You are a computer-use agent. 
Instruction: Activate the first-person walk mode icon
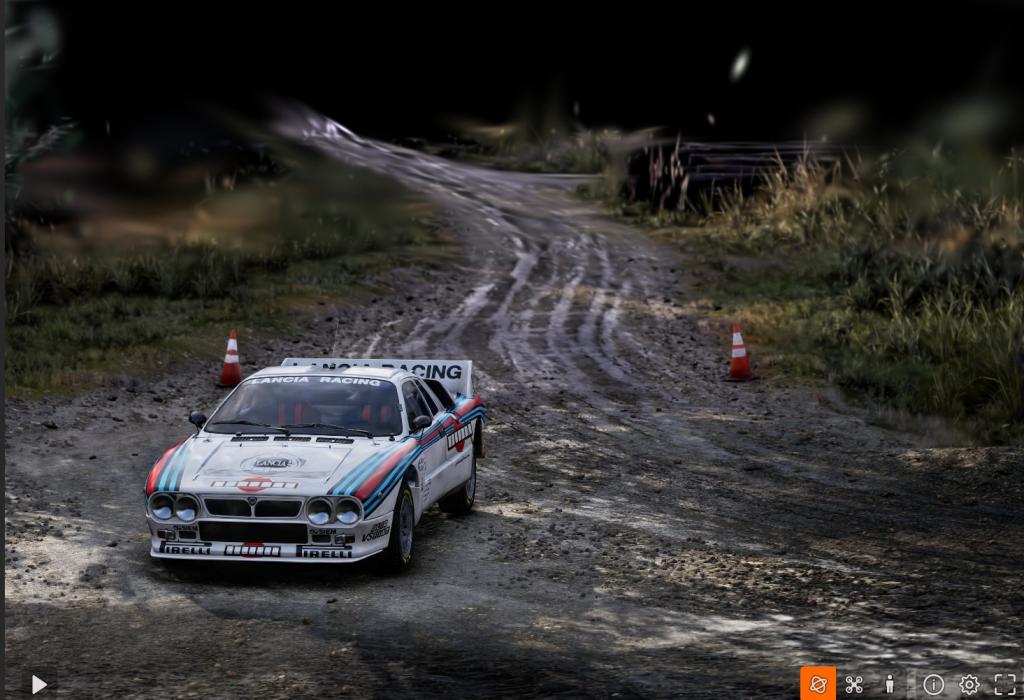[889, 684]
